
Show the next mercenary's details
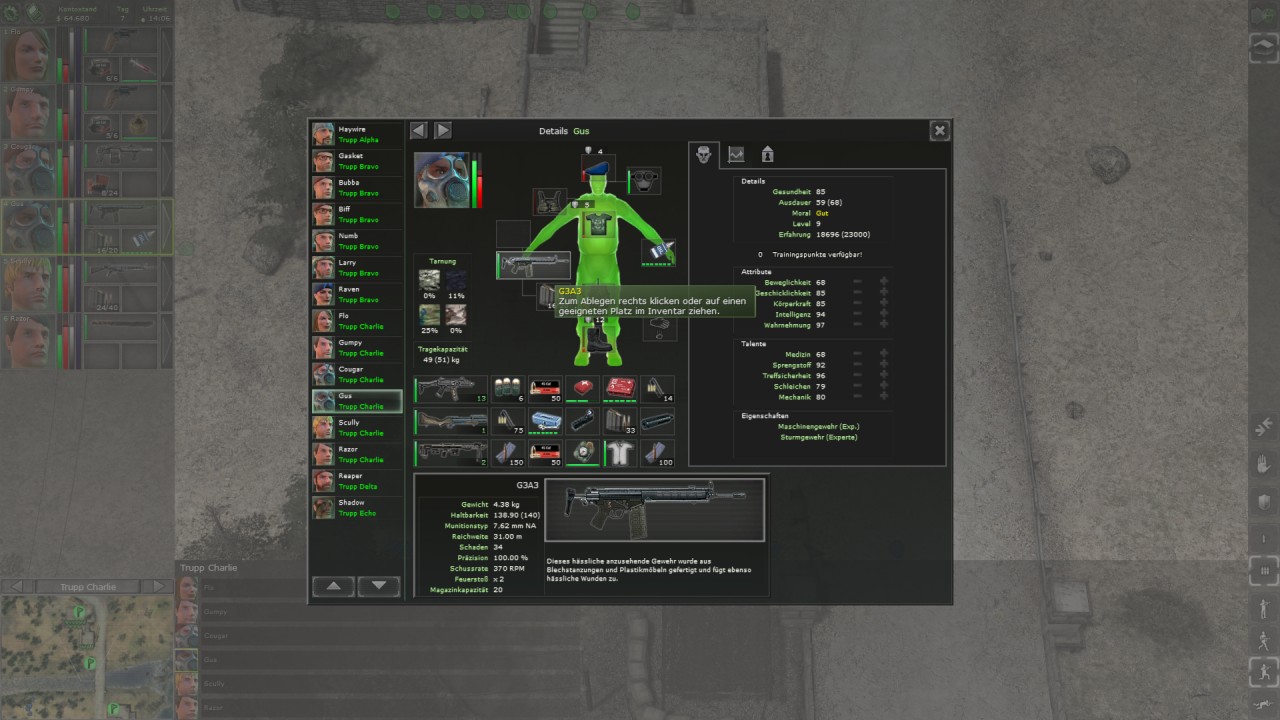point(443,131)
